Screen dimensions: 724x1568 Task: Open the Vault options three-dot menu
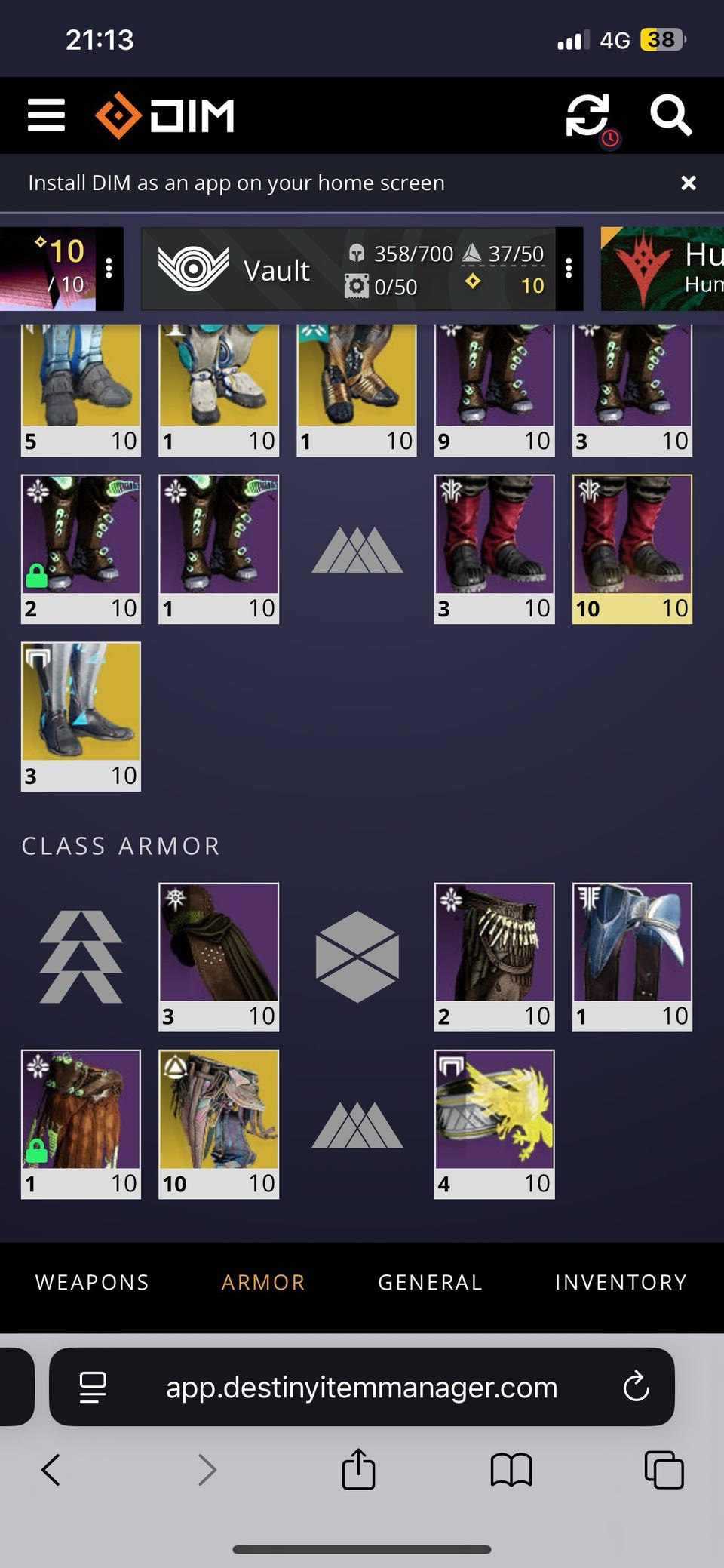click(569, 269)
